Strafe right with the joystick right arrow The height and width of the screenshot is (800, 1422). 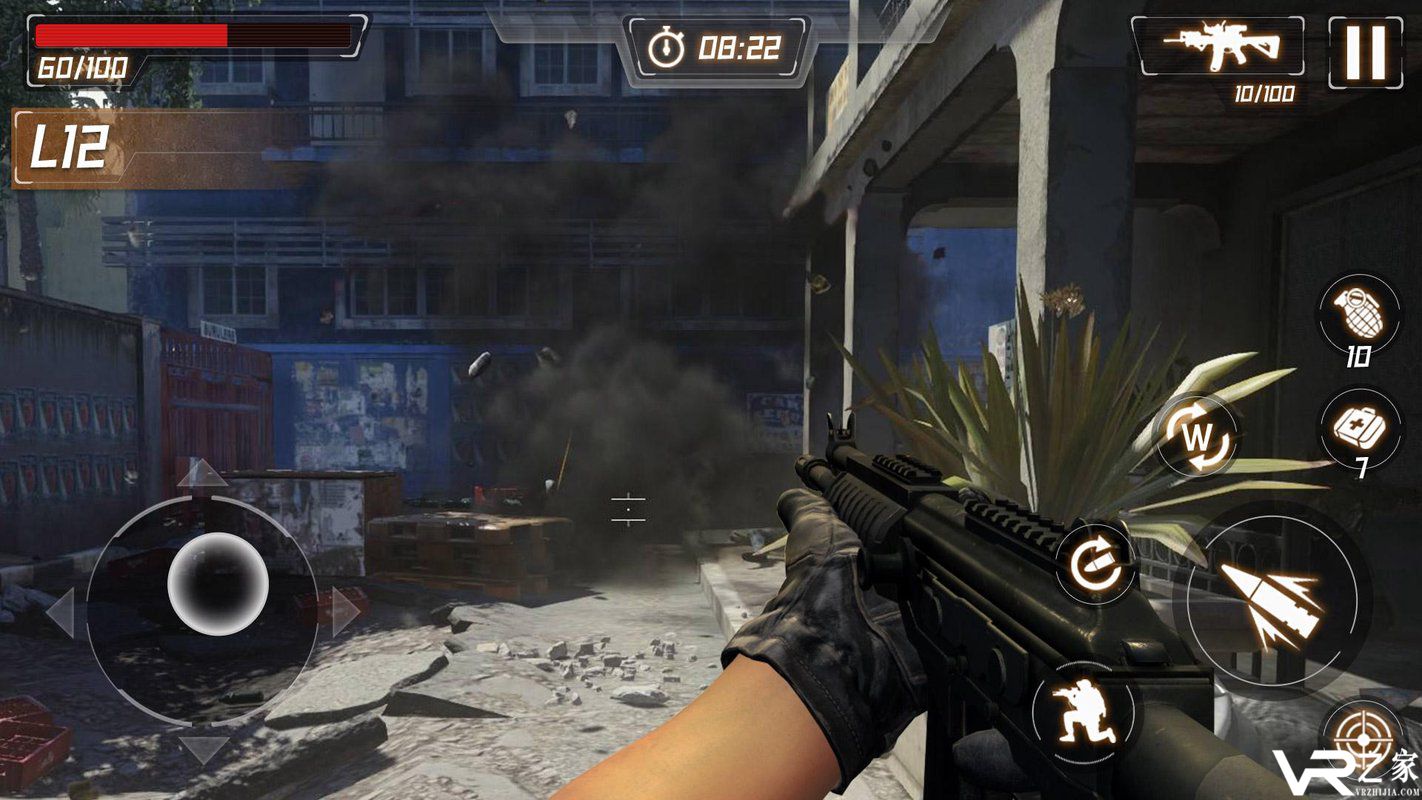tap(346, 610)
